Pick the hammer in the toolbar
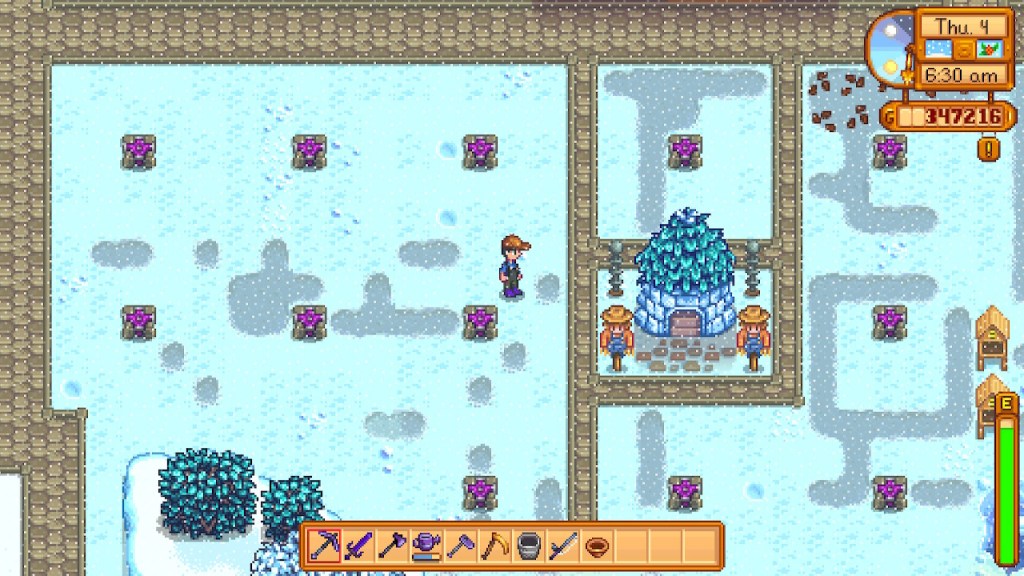Screen dimensions: 1024x576 tap(460, 546)
